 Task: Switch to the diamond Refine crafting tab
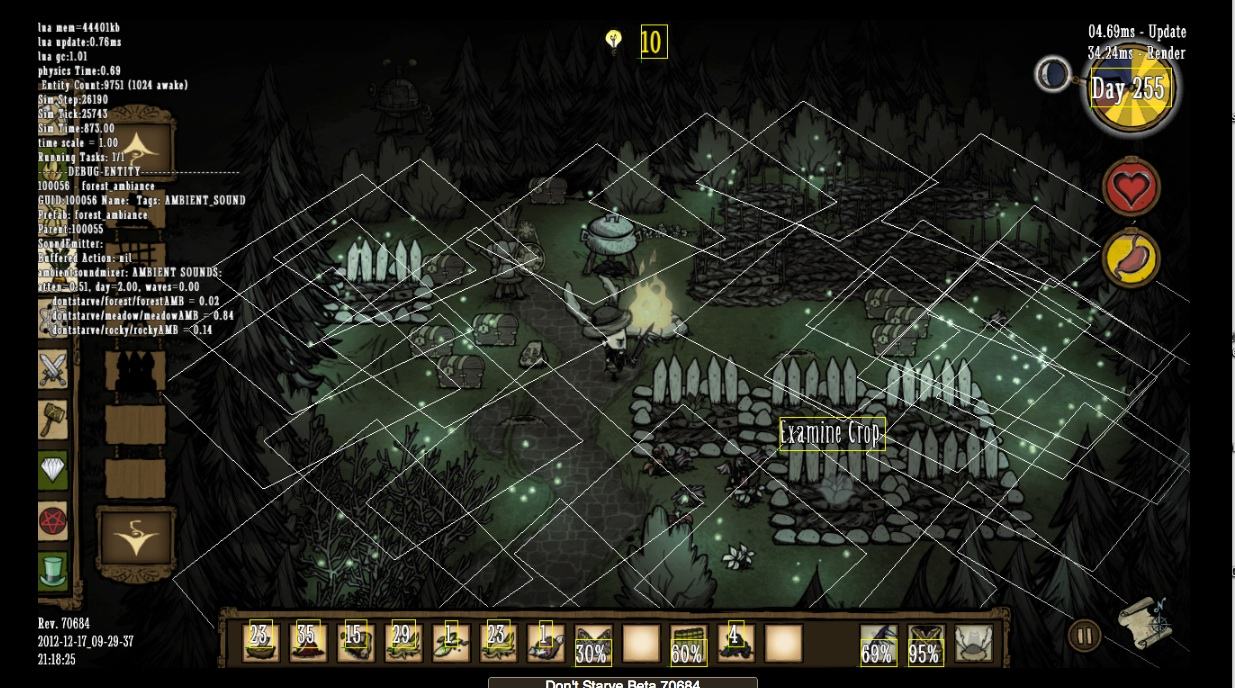[53, 470]
